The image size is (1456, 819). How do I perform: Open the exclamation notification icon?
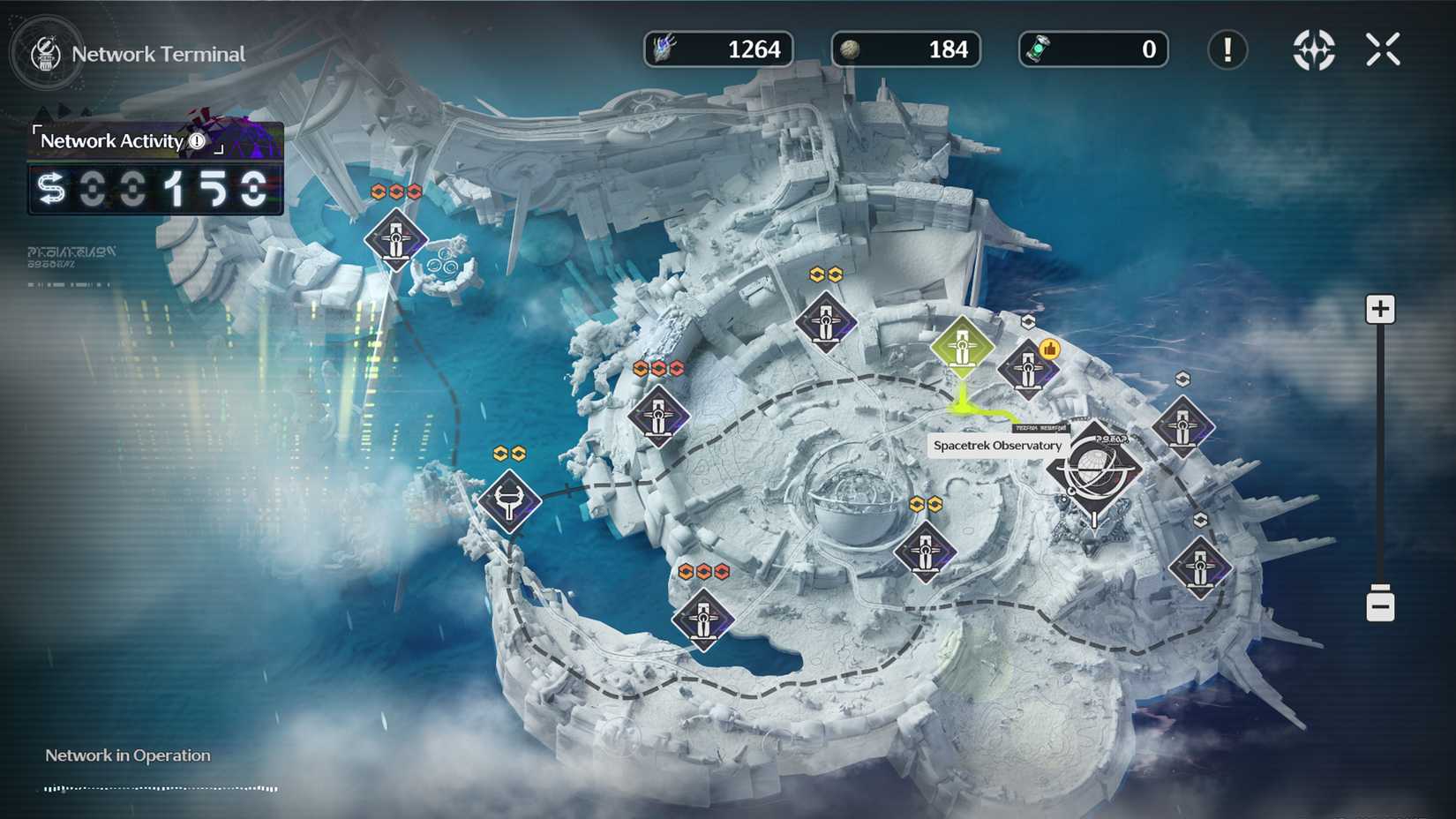1227,50
